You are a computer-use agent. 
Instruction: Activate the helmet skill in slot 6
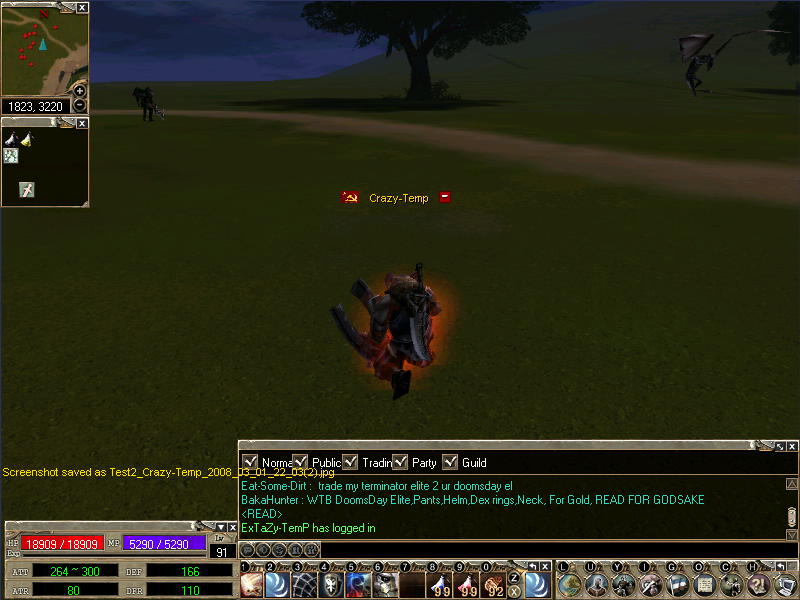[x=386, y=585]
